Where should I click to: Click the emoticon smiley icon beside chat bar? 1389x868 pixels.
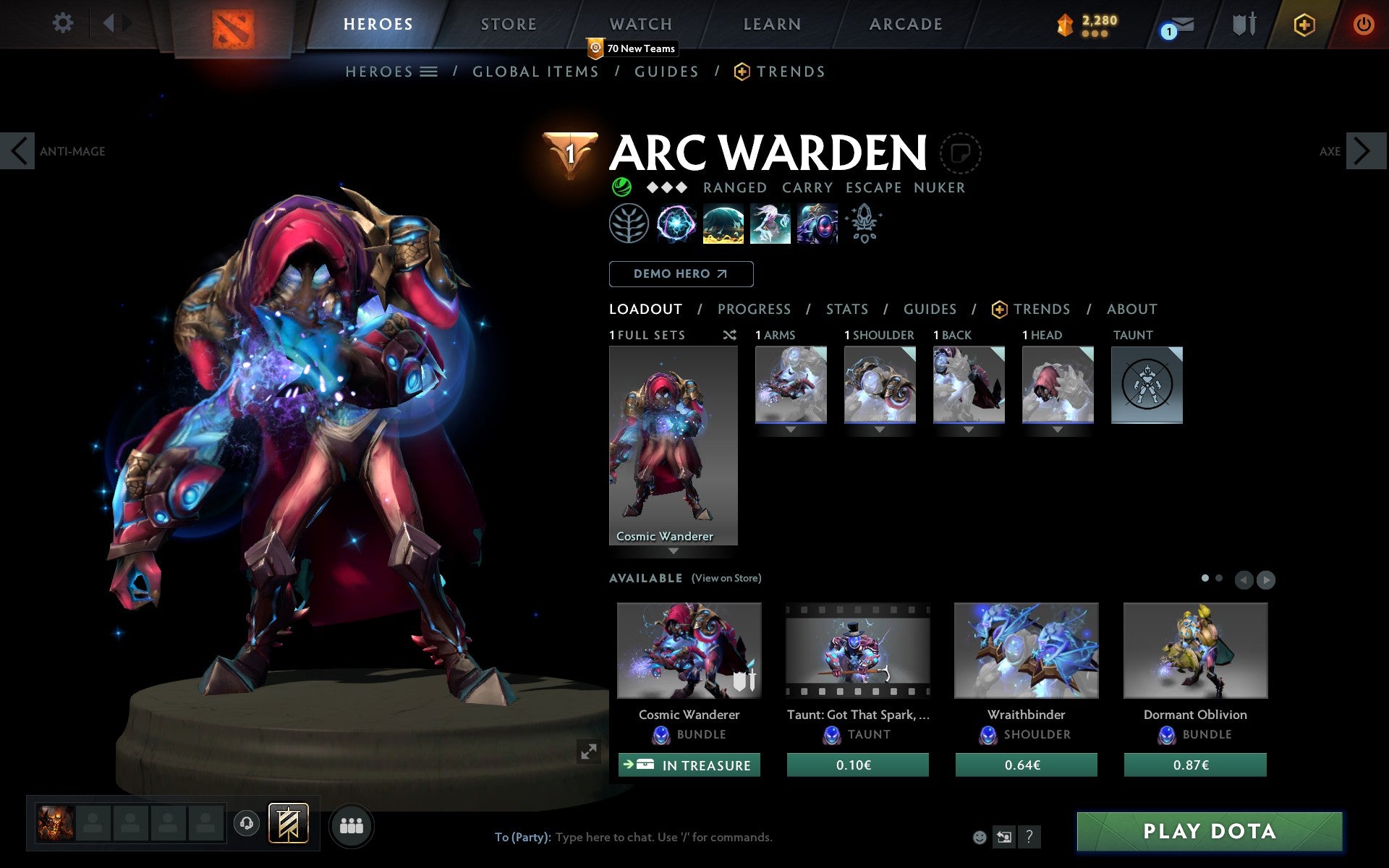[x=980, y=838]
